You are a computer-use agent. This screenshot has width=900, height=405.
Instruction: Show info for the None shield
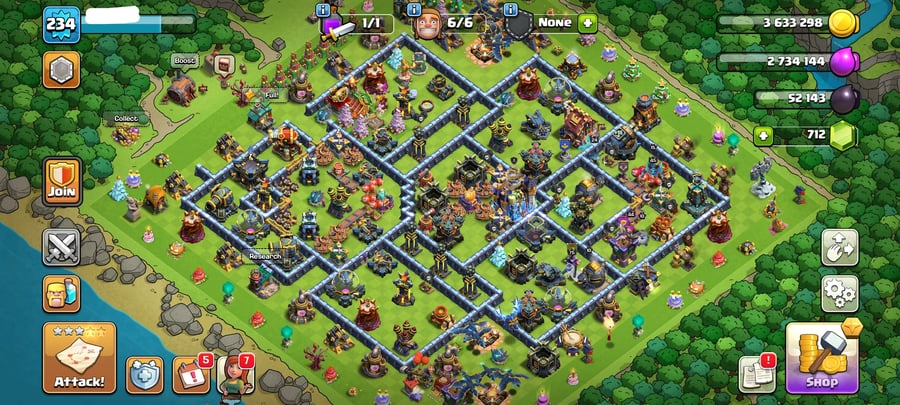click(x=511, y=10)
